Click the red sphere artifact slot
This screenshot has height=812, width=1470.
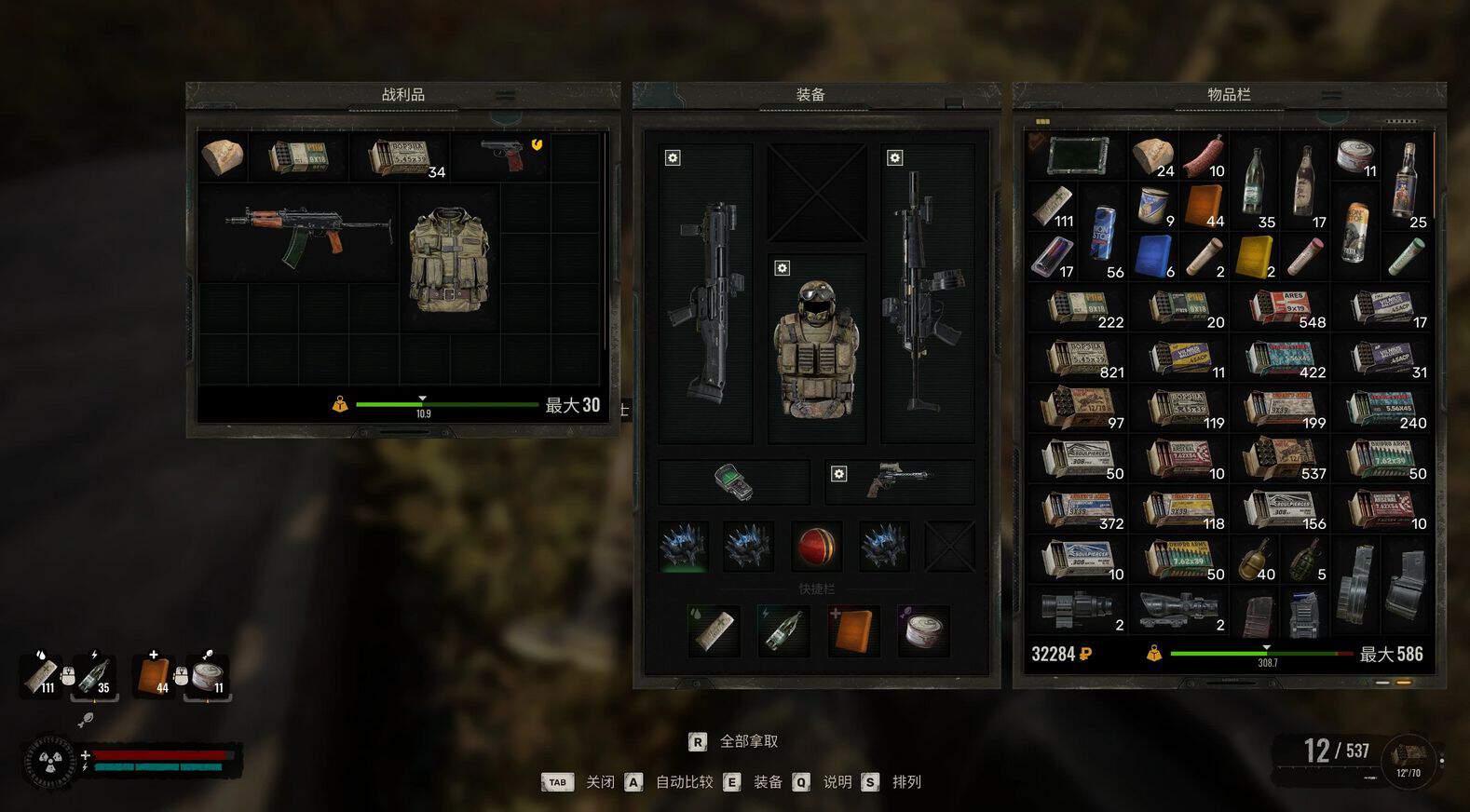click(816, 546)
